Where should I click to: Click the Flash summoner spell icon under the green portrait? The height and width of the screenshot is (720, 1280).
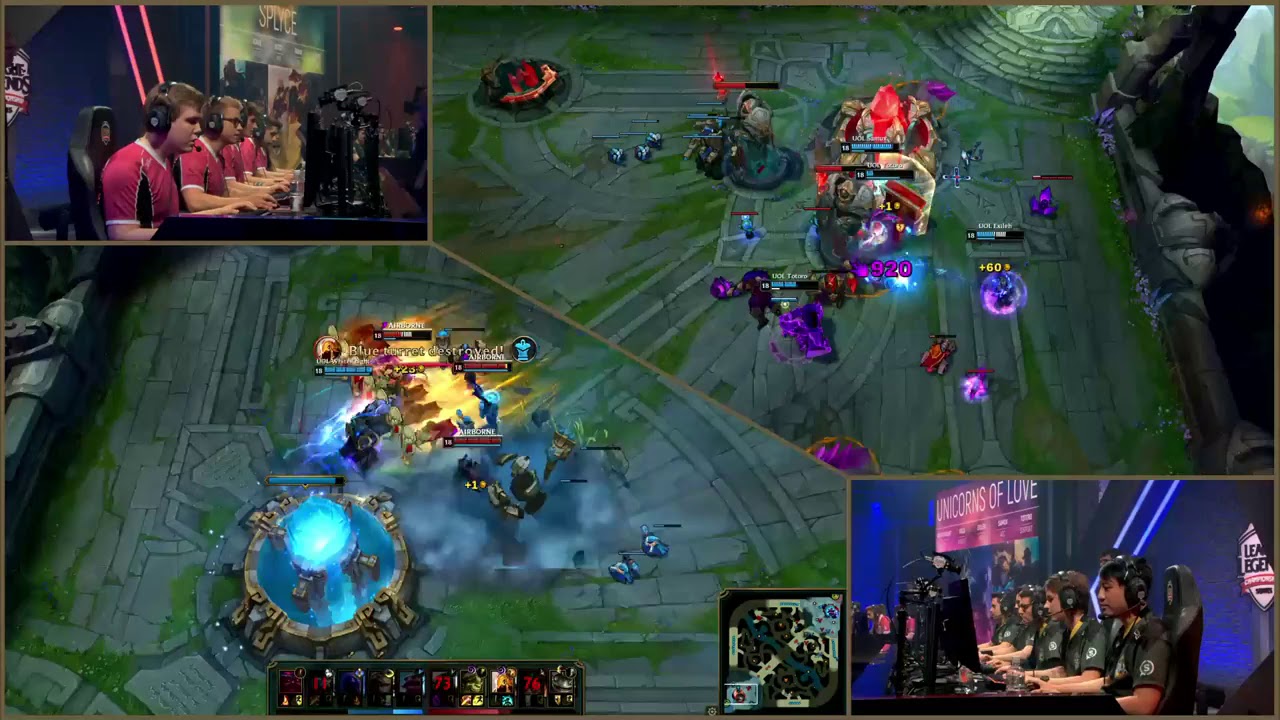(x=476, y=700)
